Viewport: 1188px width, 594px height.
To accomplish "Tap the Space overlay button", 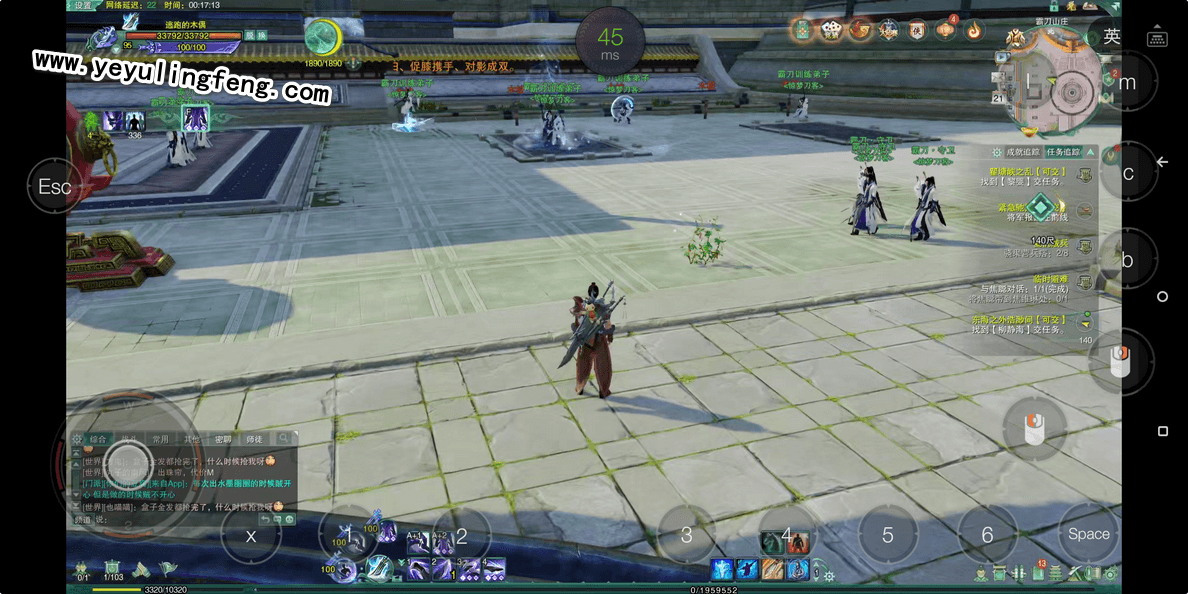I will 1088,534.
